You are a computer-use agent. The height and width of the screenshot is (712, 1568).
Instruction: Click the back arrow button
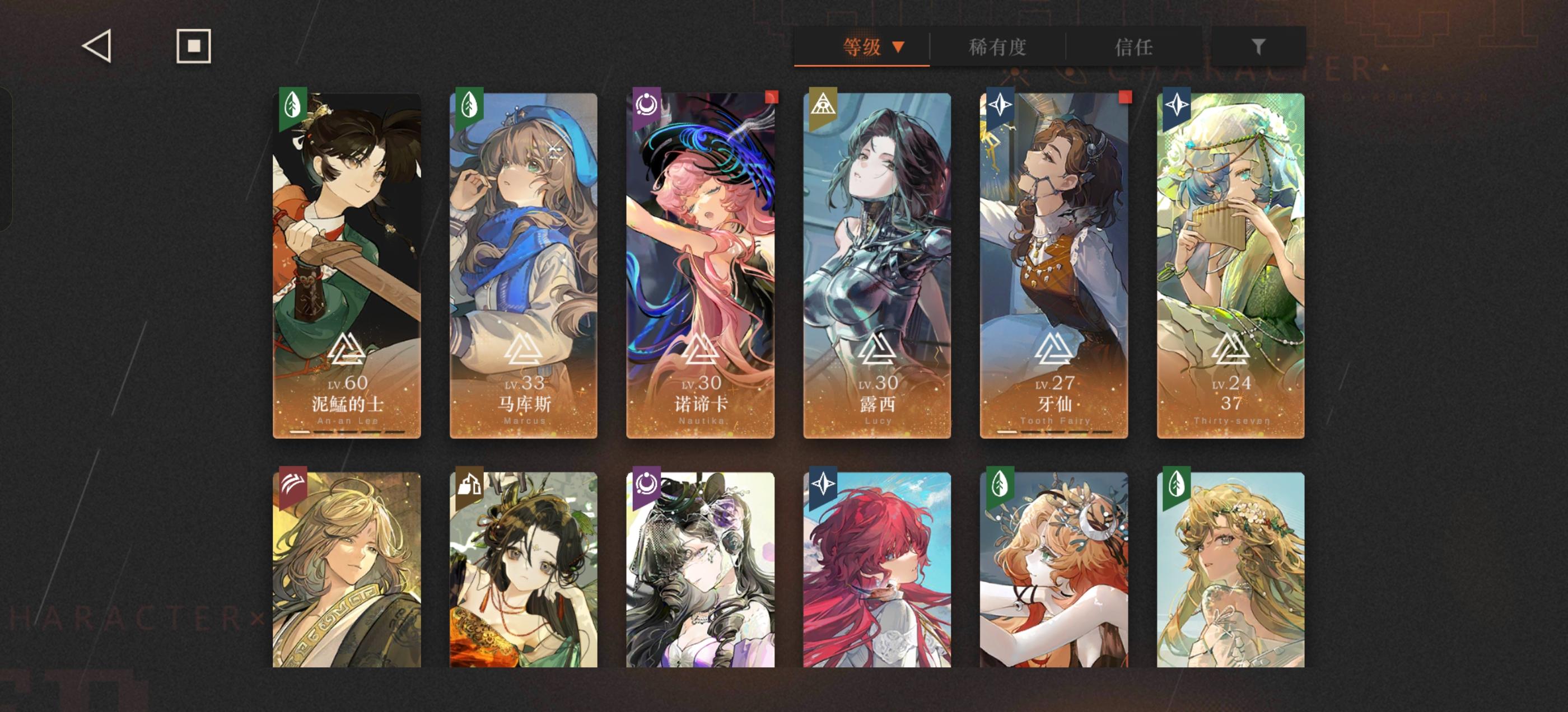97,46
